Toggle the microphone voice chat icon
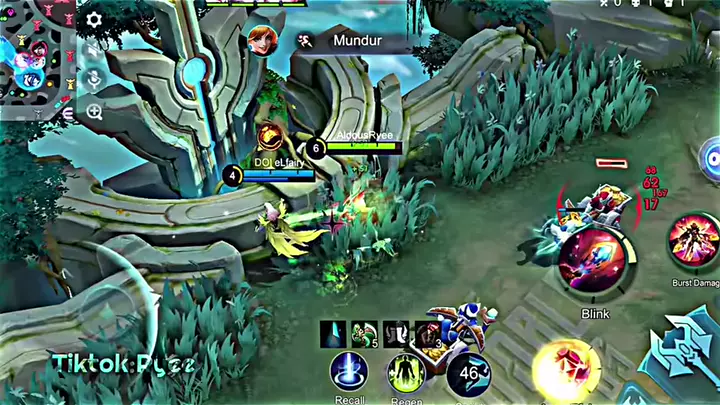The height and width of the screenshot is (405, 720). pos(94,80)
